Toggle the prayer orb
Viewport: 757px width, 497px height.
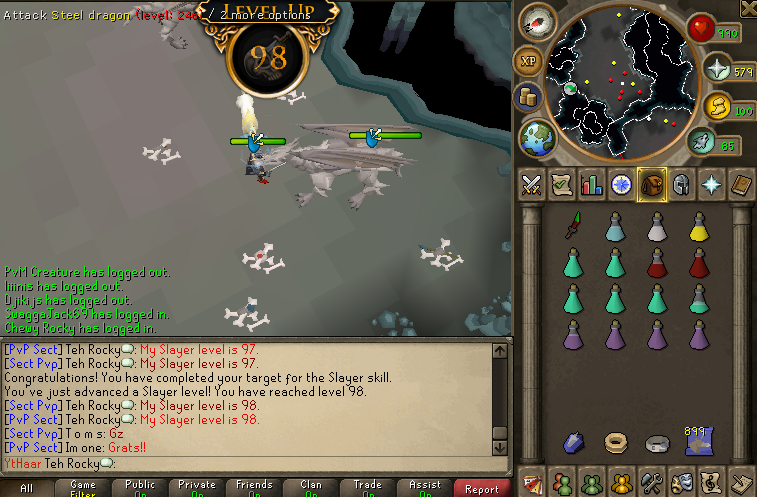pos(717,71)
